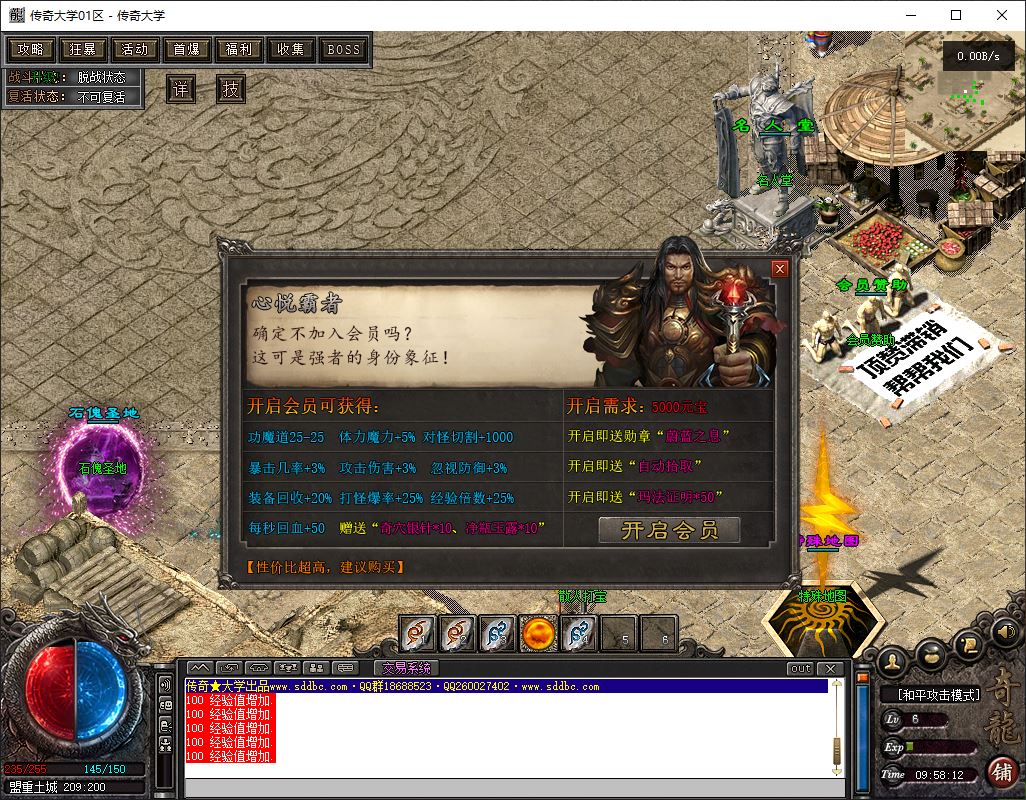Click the 详 details button
1026x800 pixels.
click(x=181, y=89)
